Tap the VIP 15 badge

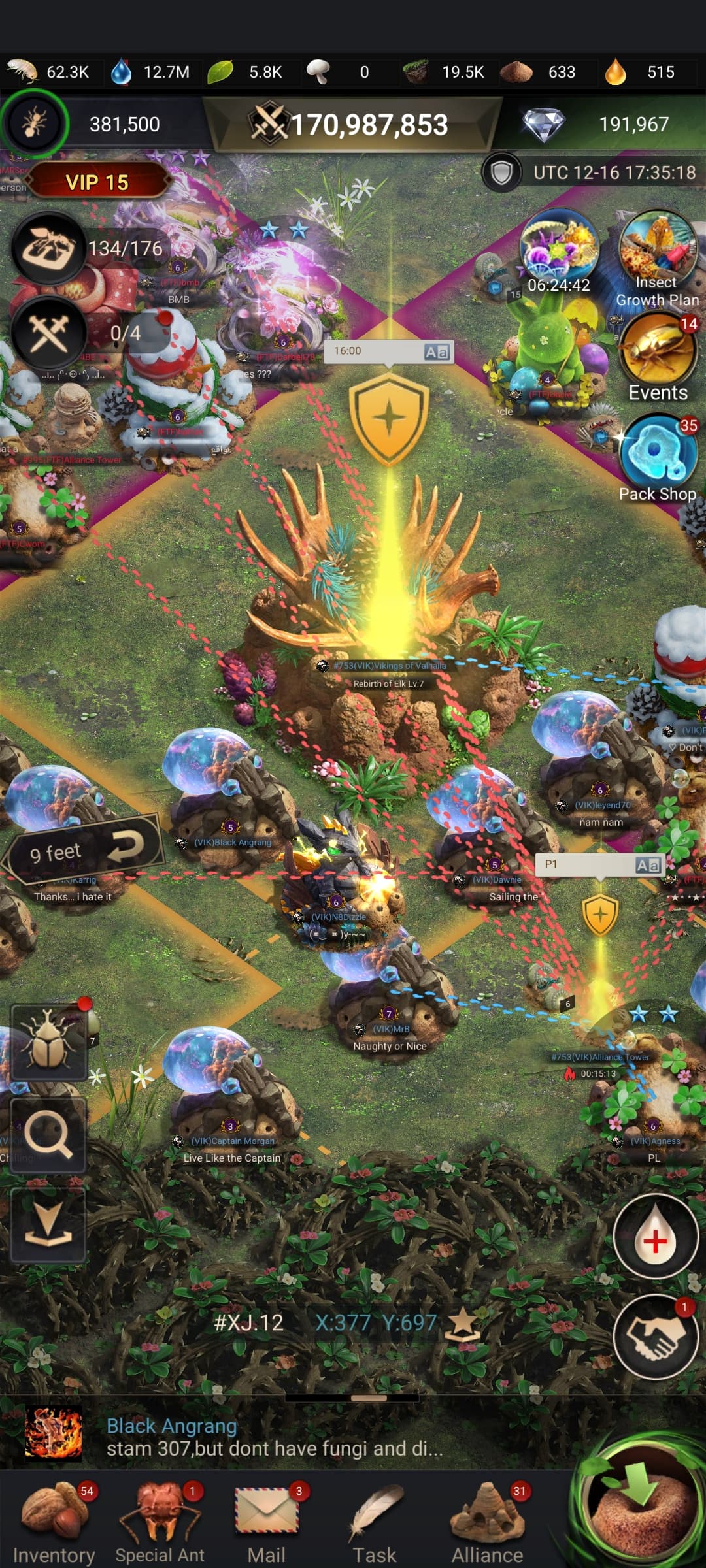[x=97, y=182]
